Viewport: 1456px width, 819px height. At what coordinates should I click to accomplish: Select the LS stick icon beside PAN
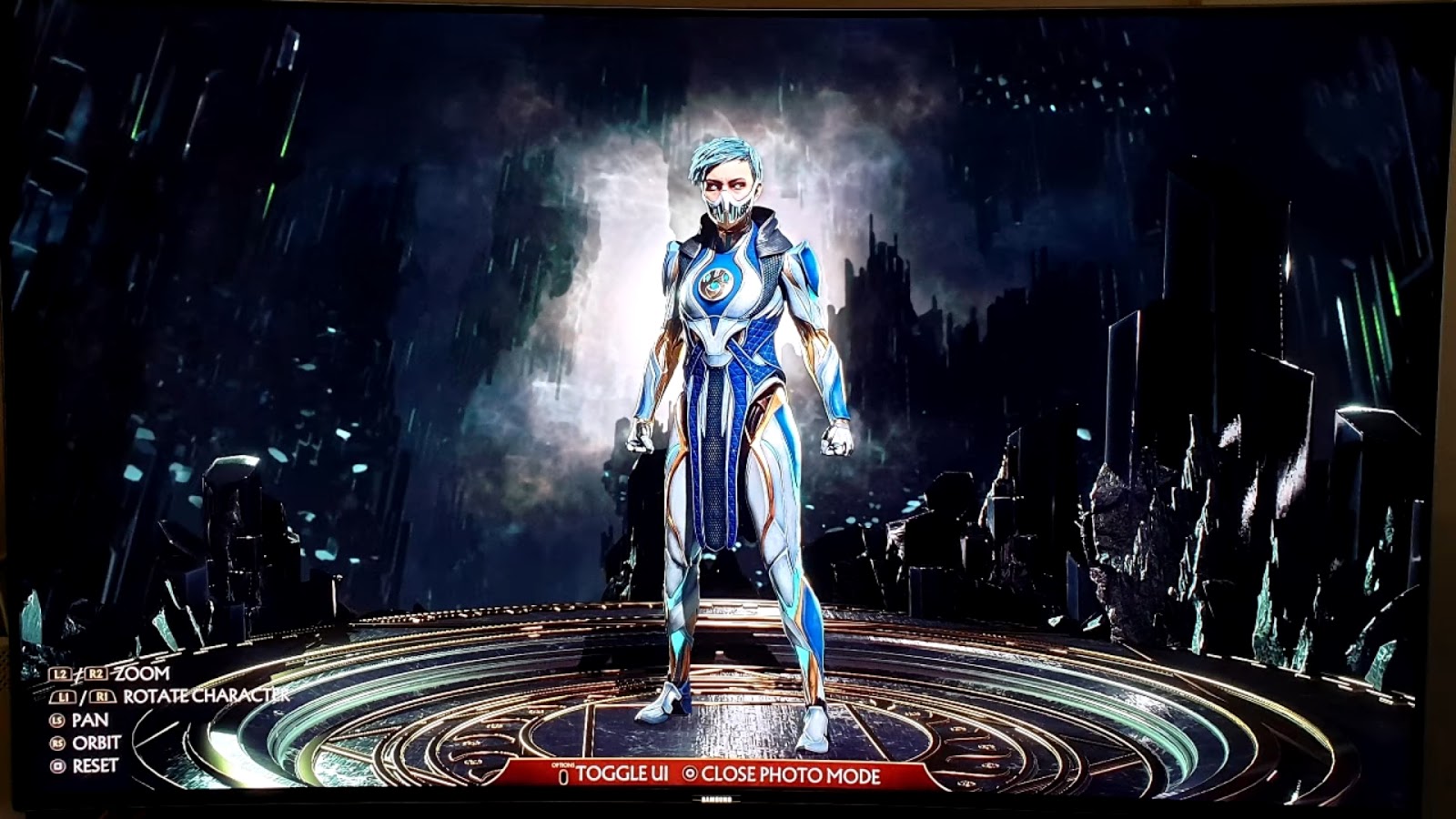[x=57, y=721]
